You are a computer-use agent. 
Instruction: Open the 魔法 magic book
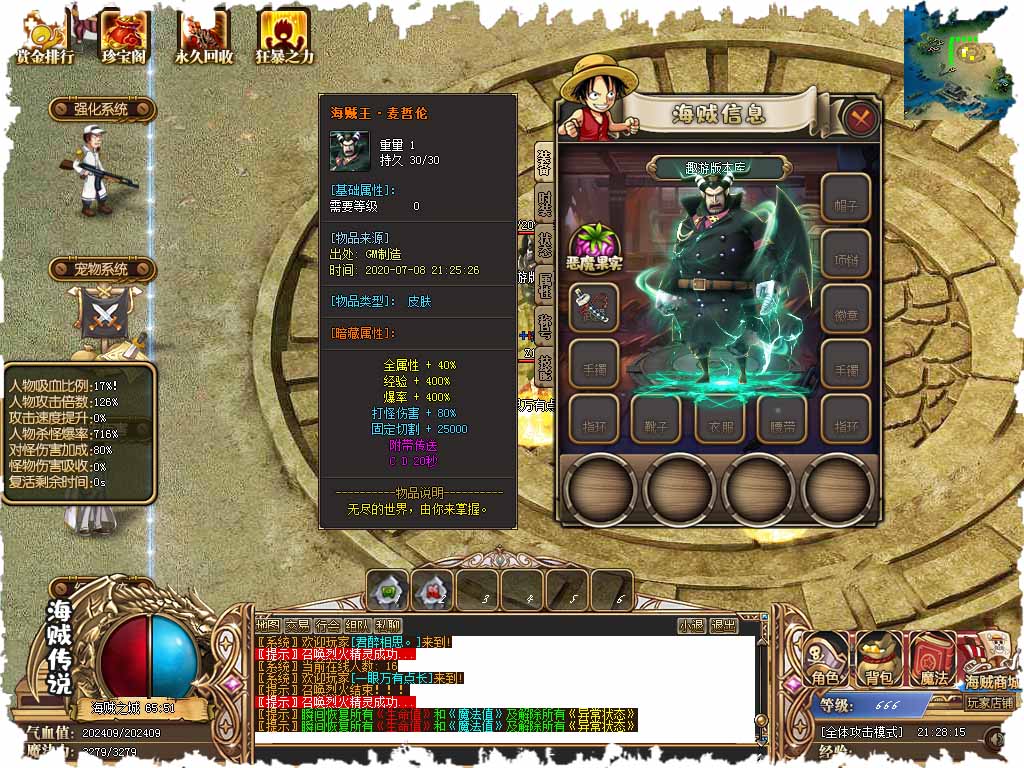(932, 661)
